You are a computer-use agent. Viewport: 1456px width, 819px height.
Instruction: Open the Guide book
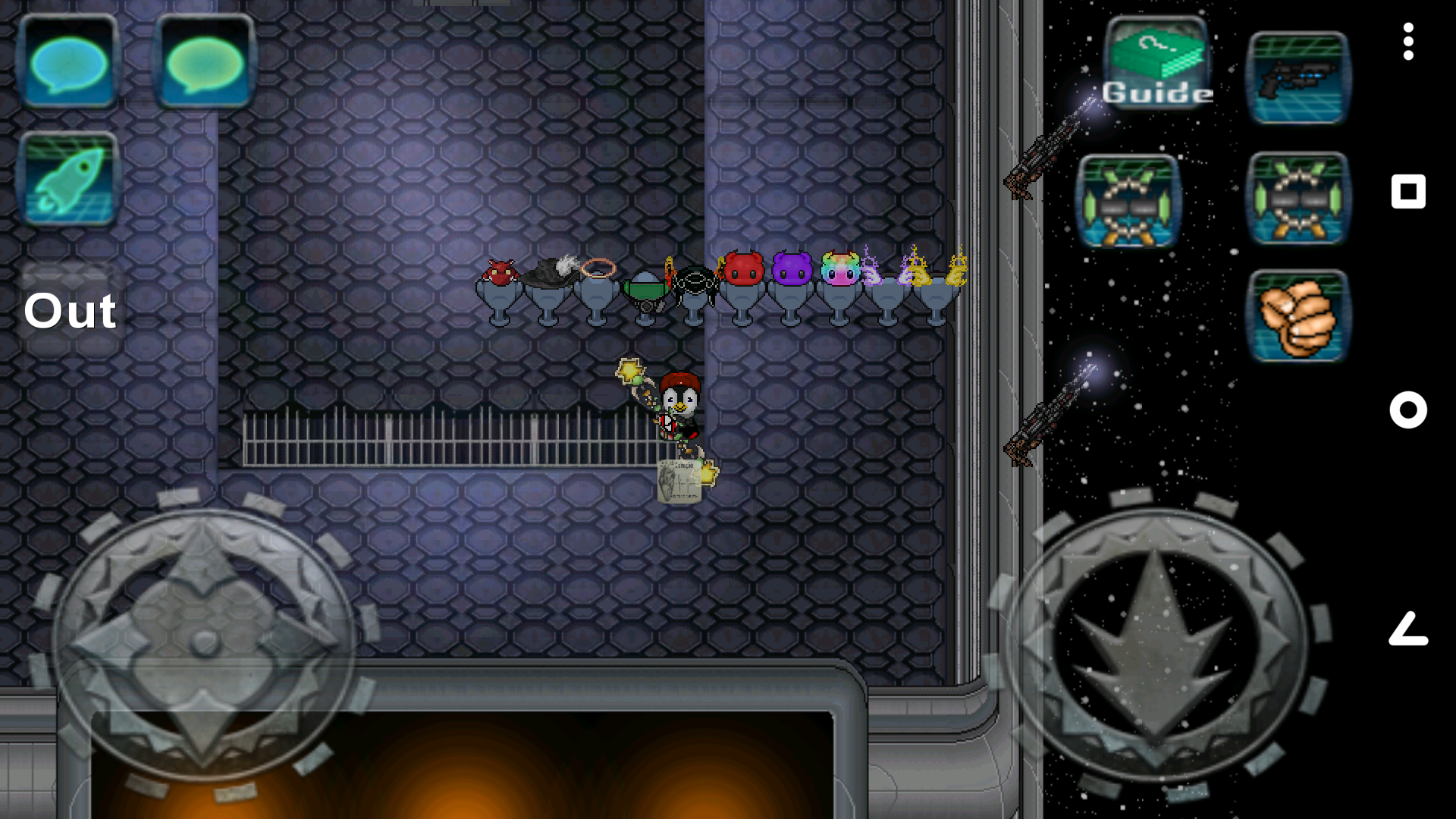[1157, 64]
